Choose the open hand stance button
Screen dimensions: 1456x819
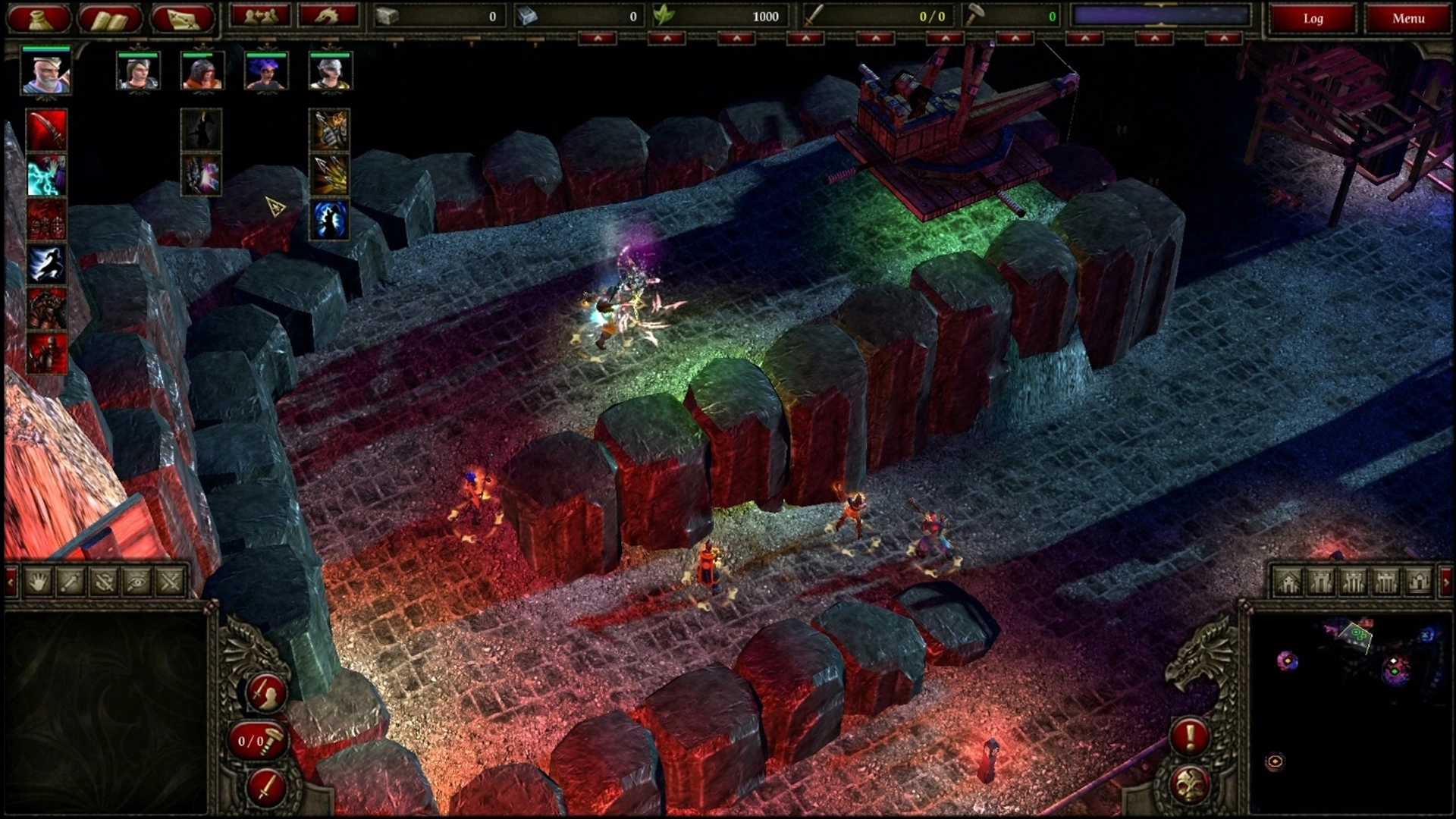click(x=39, y=582)
